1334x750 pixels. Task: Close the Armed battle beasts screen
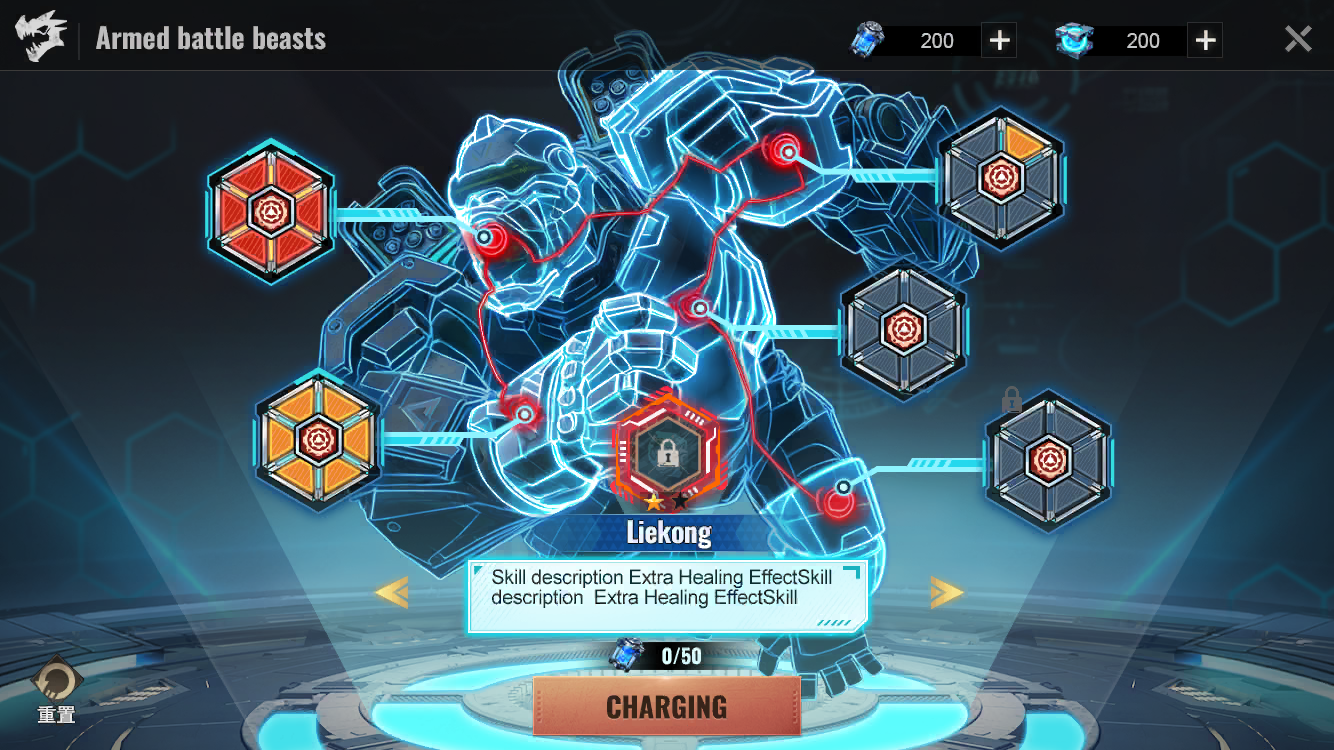coord(1297,40)
